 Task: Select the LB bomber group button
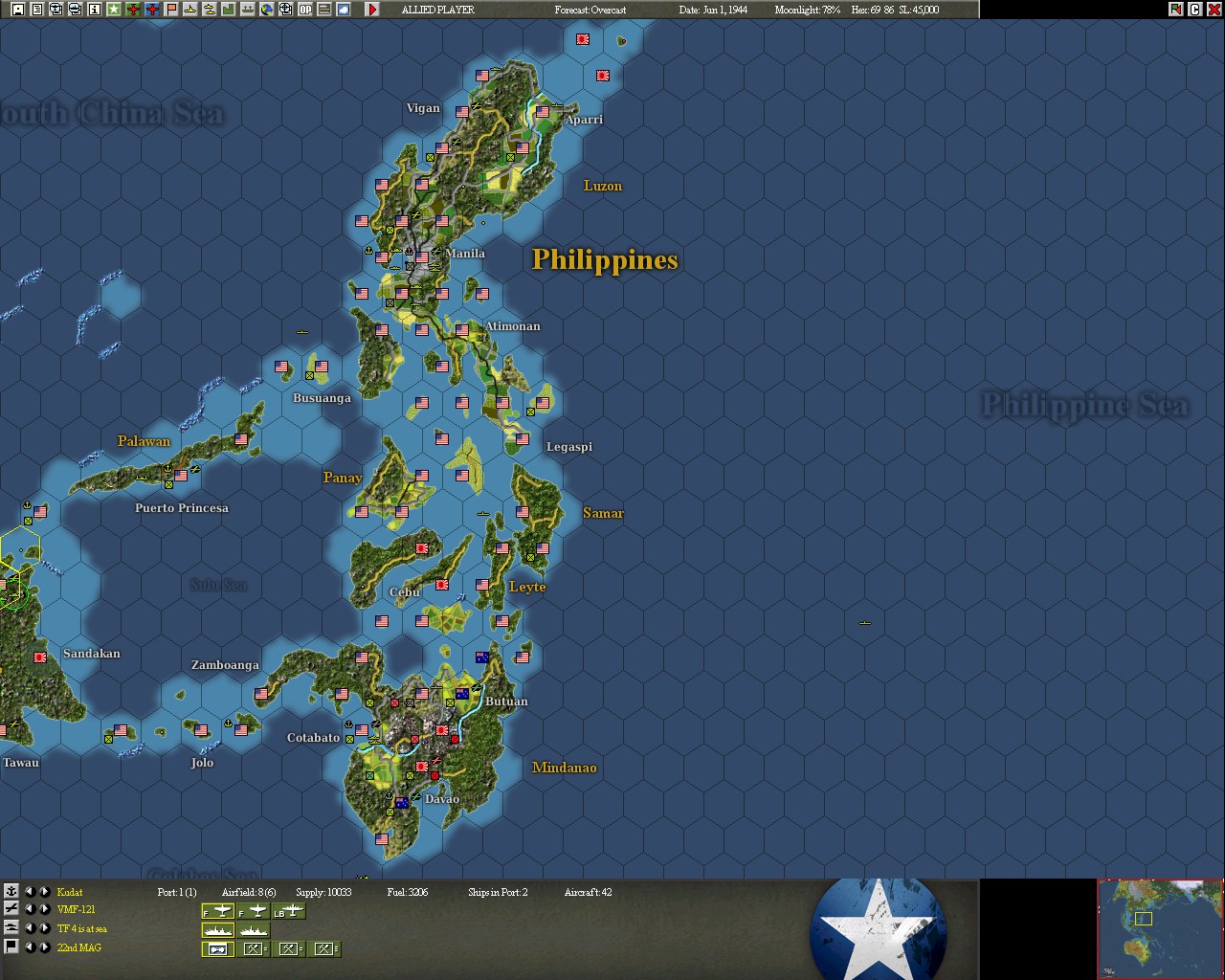point(289,912)
